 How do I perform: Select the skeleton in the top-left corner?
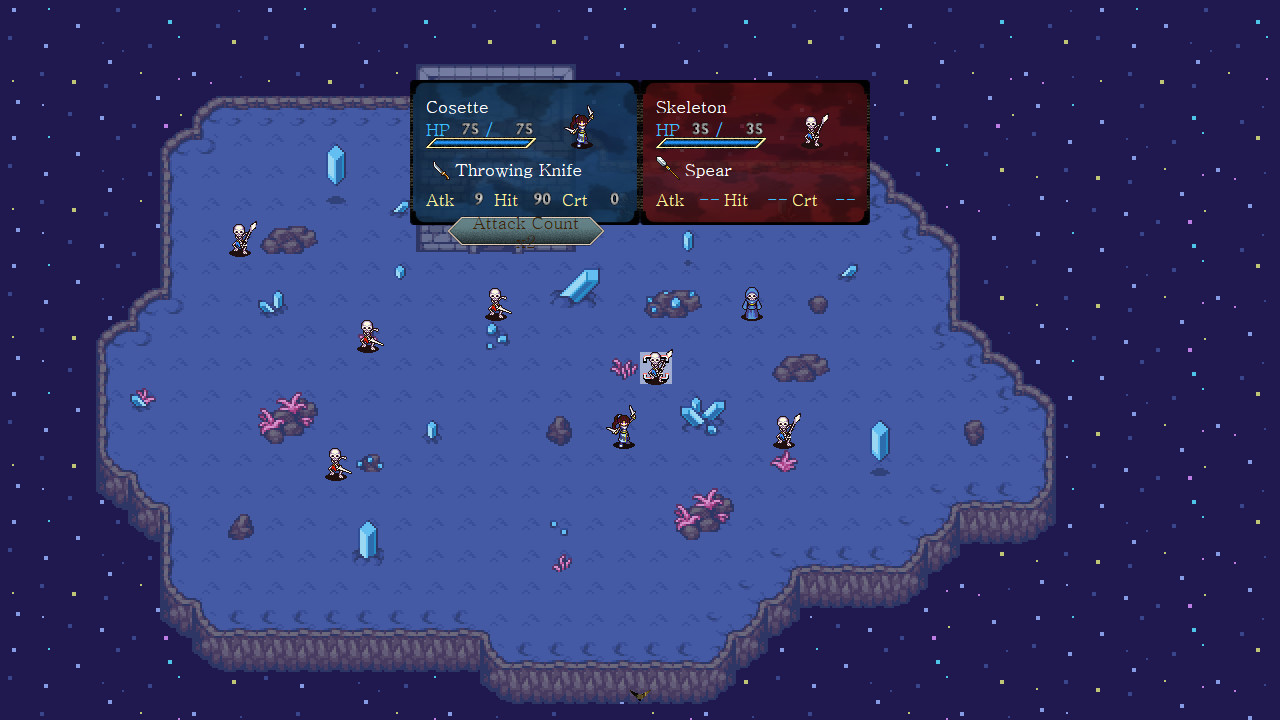240,238
